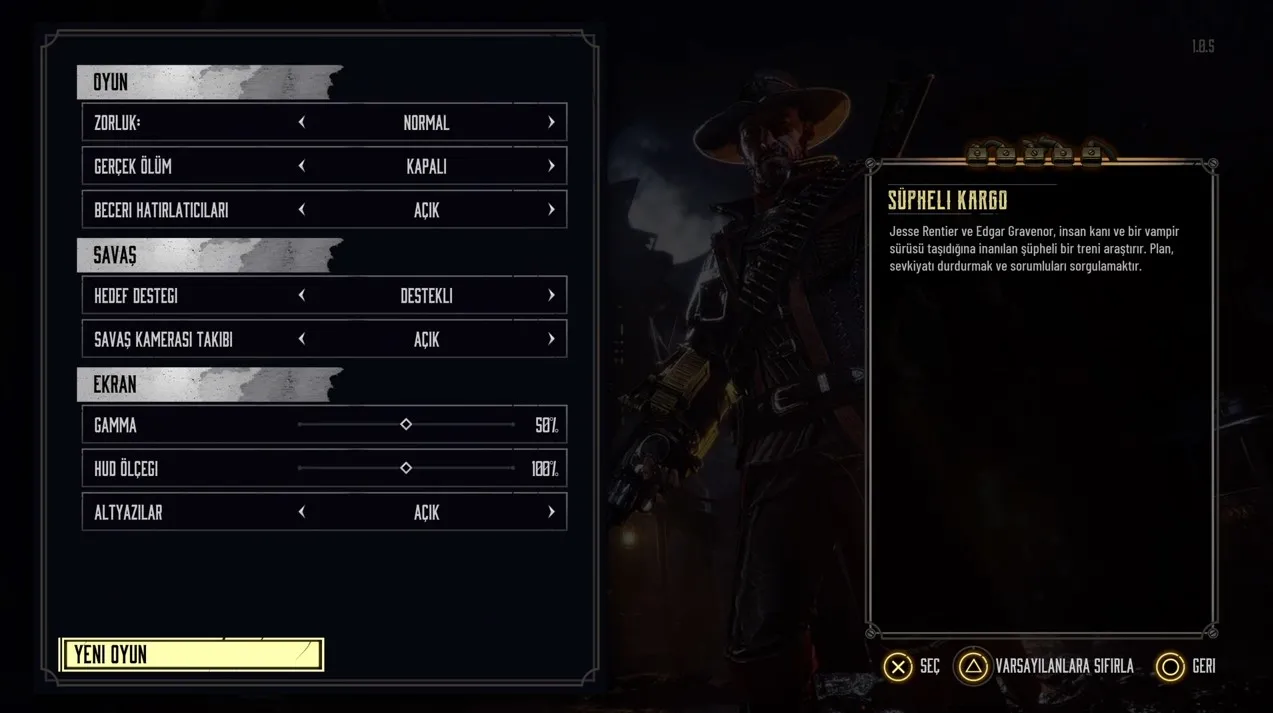Click the left arrow on Gerçek Ölüm
This screenshot has width=1273, height=713.
click(x=302, y=166)
